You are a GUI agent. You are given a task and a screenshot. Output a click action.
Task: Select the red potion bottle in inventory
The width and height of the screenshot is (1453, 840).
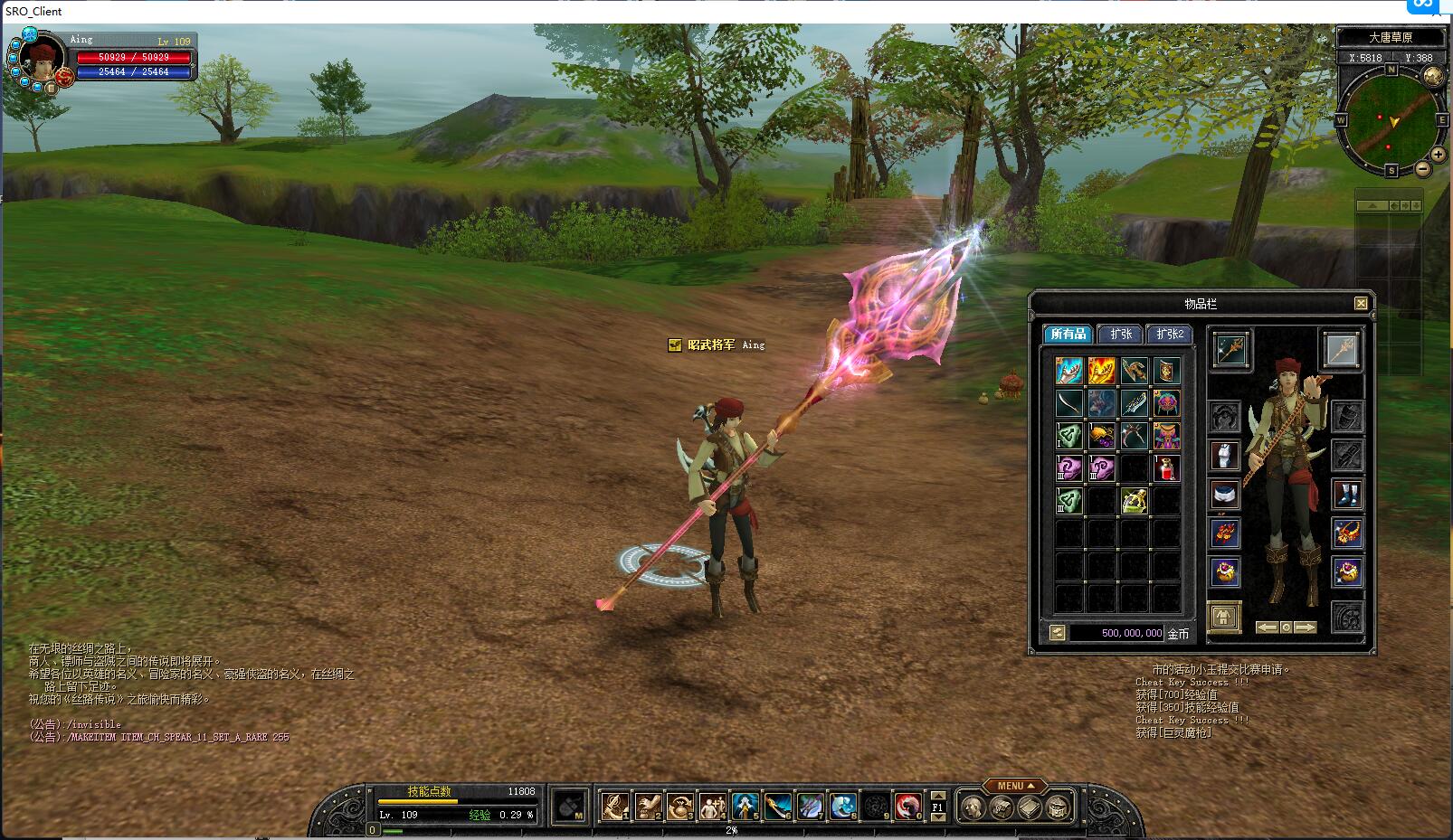click(1166, 468)
